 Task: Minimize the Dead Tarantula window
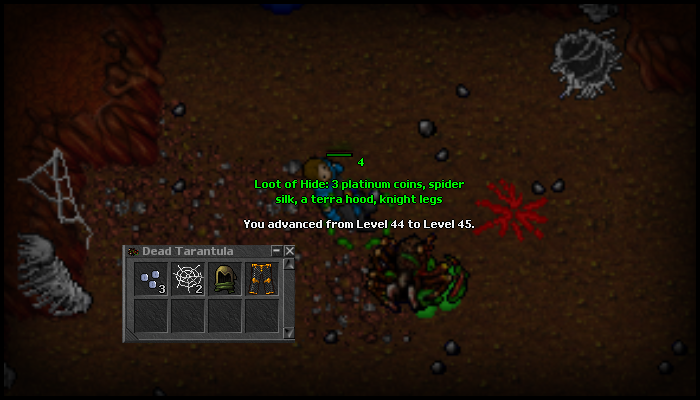point(276,251)
